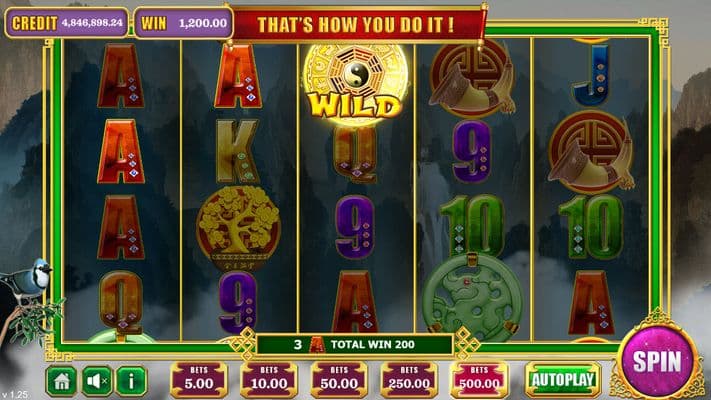Toggle the sound mute icon
The image size is (711, 400).
[97, 380]
